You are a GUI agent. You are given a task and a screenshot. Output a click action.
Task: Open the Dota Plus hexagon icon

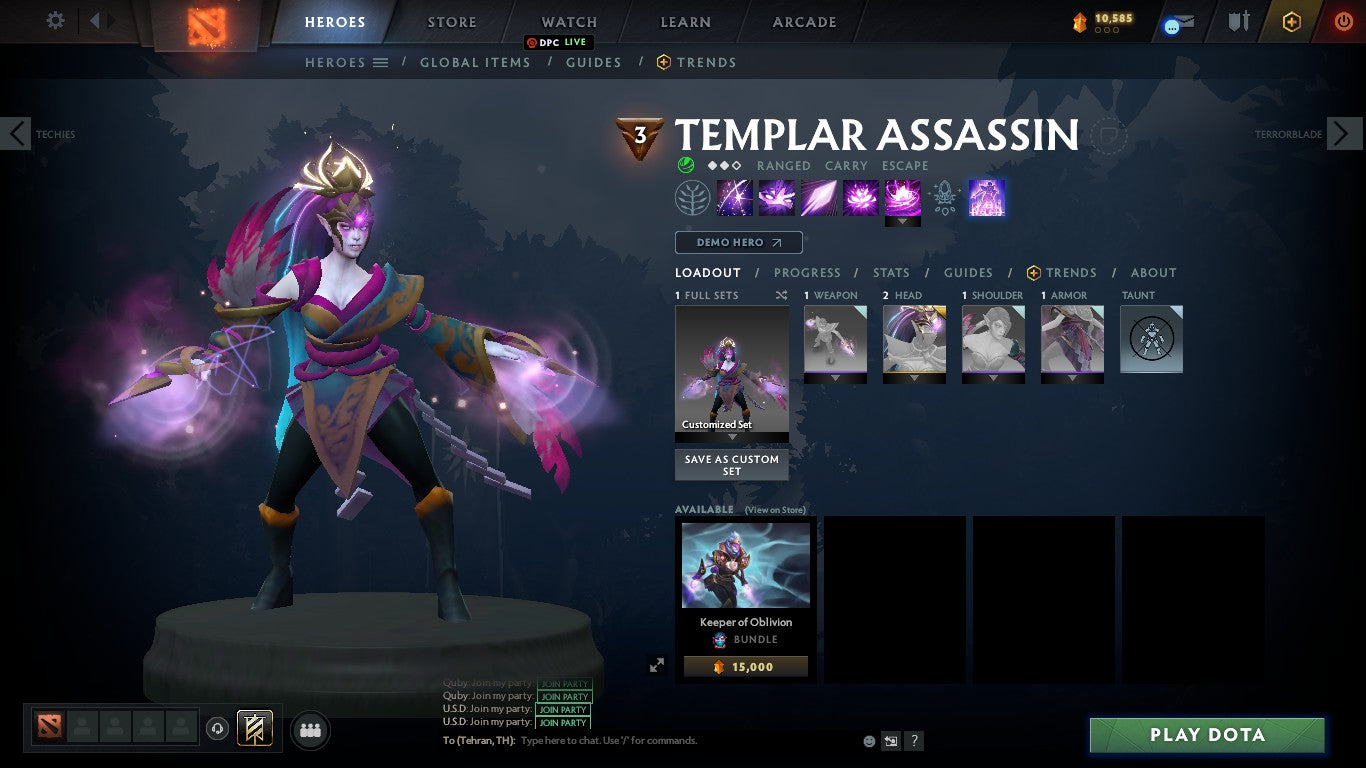[1291, 20]
